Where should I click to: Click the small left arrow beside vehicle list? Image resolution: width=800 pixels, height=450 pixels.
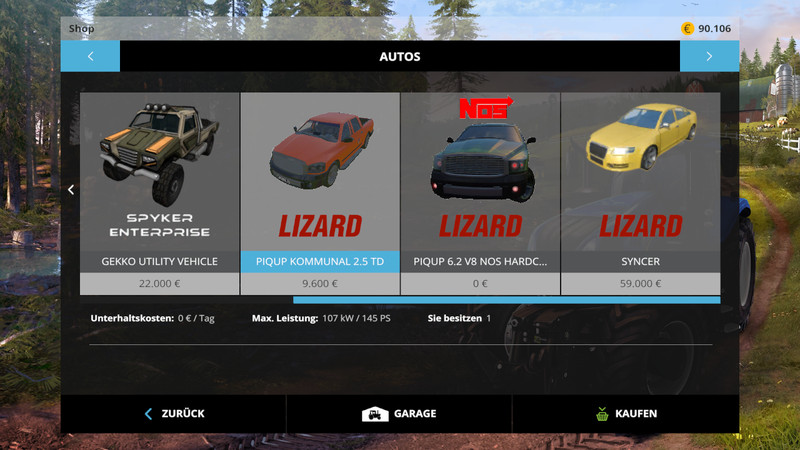(x=71, y=190)
